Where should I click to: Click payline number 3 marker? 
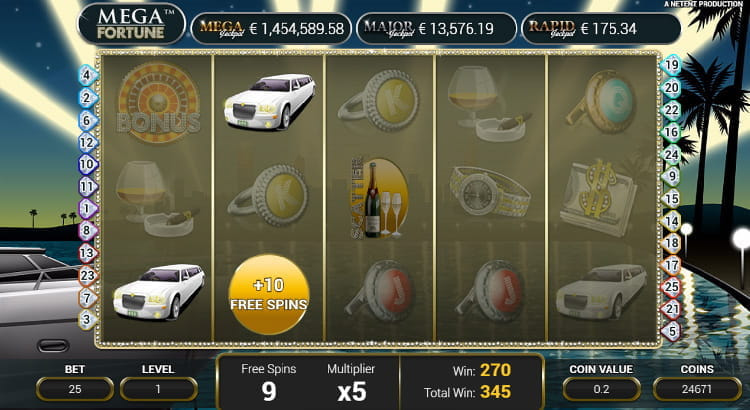(86, 319)
